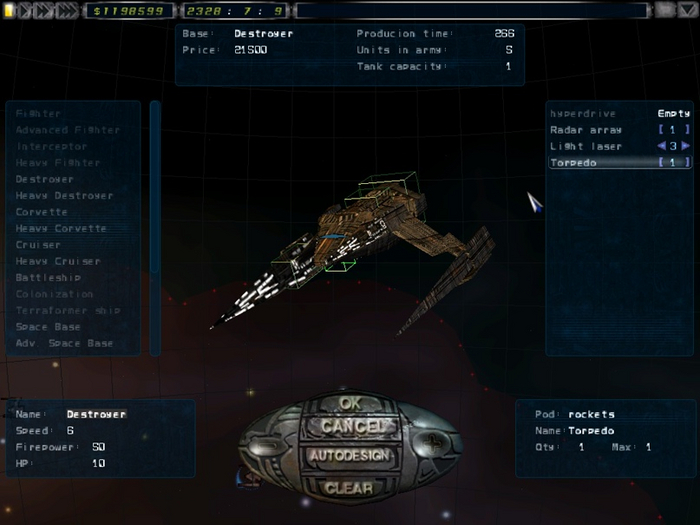Choose the Adv. Space Base entry
The height and width of the screenshot is (525, 700).
64,343
